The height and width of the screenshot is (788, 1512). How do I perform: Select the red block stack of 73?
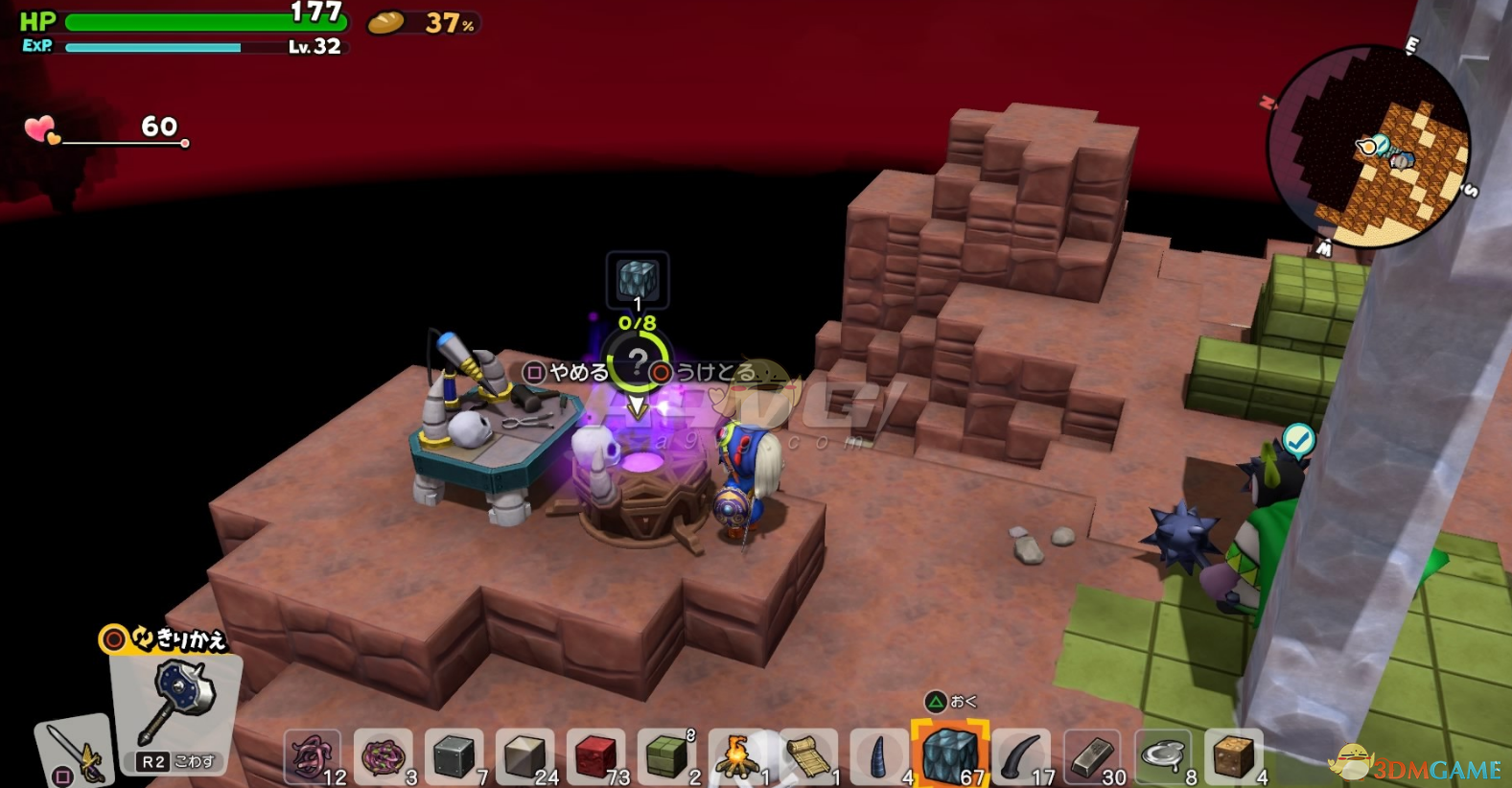coord(595,757)
